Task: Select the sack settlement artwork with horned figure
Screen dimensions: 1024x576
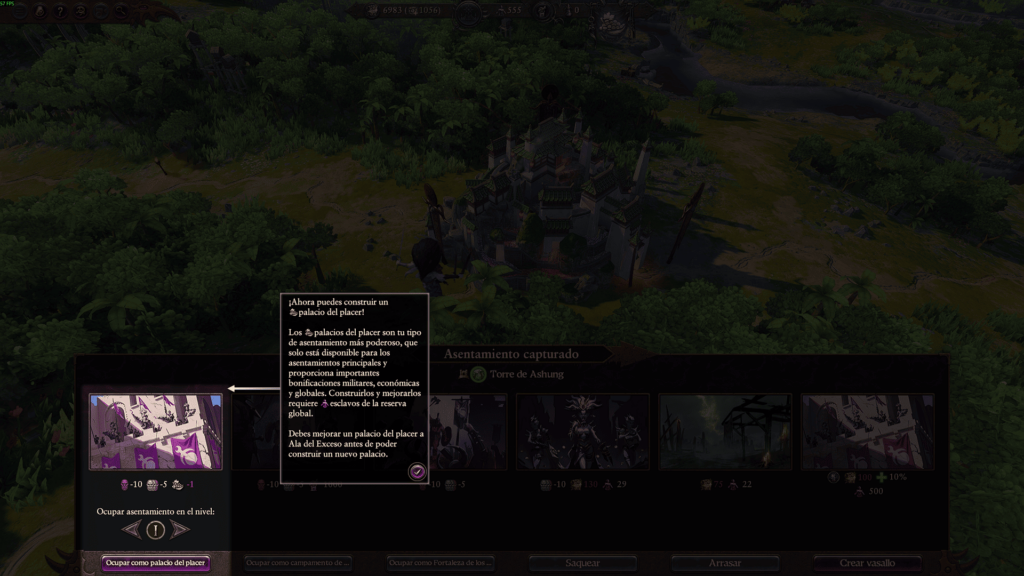Action: pyautogui.click(x=583, y=431)
